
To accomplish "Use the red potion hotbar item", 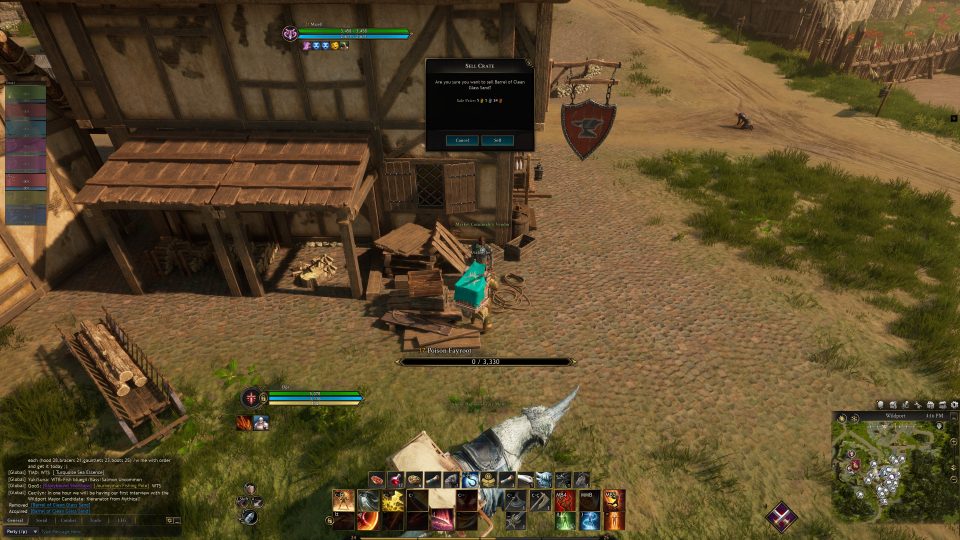I will coord(395,480).
